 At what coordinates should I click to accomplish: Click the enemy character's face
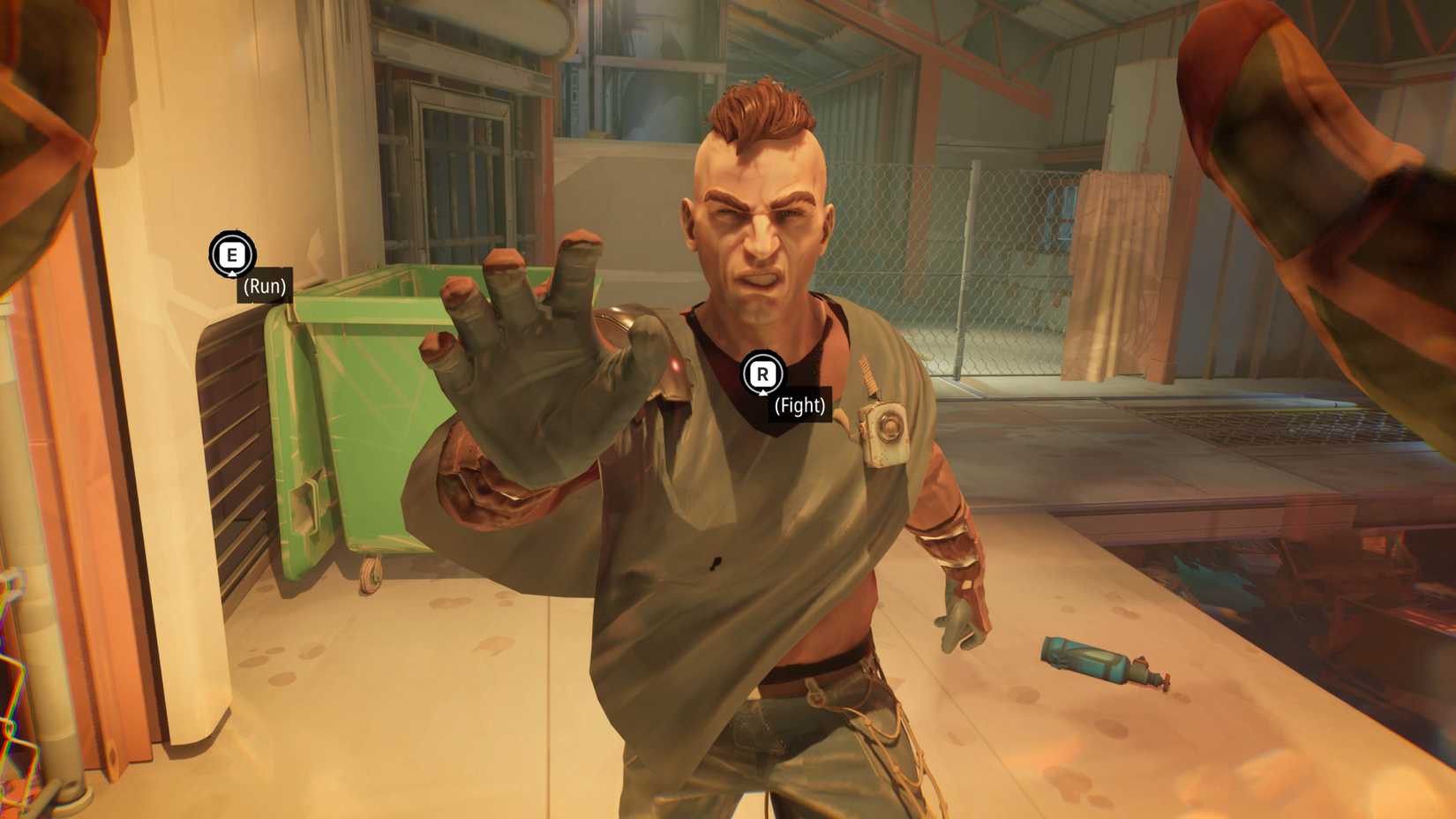coord(759,238)
